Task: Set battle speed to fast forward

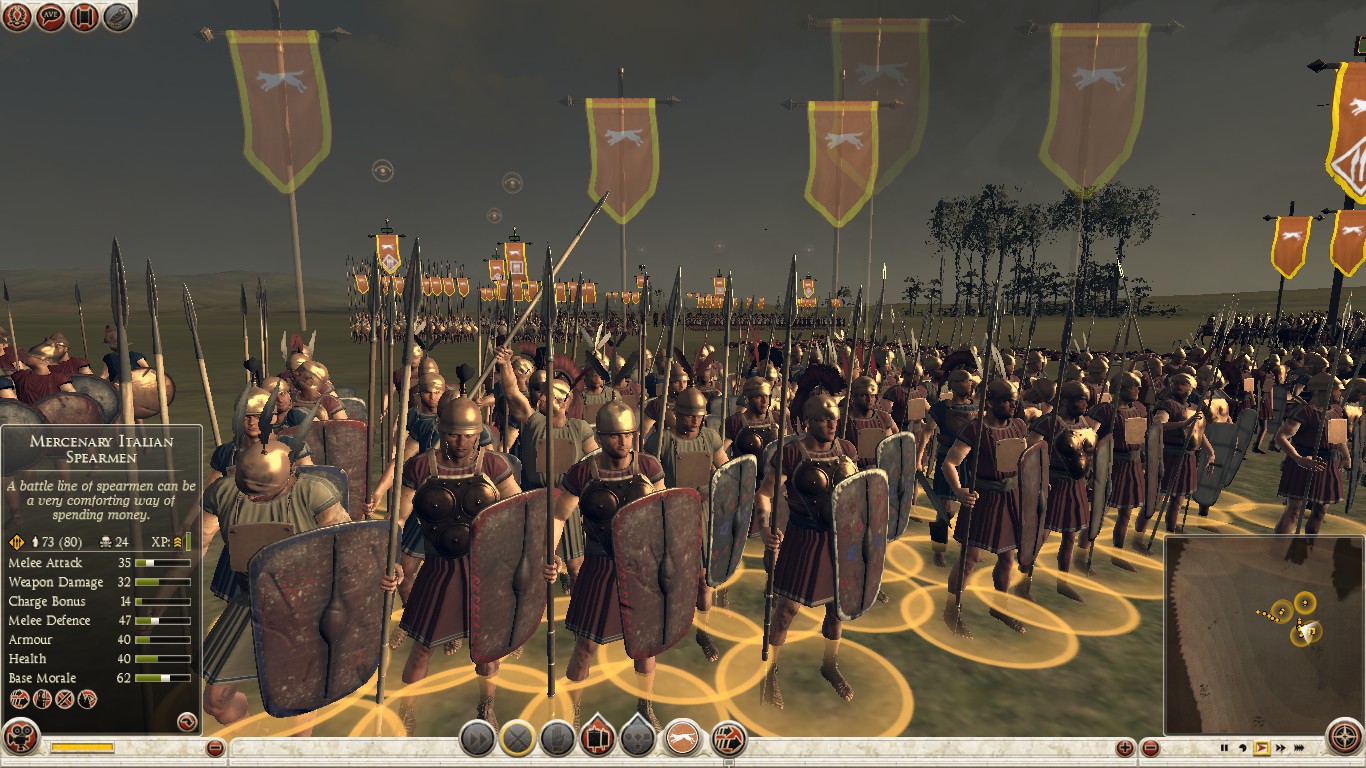Action: [1281, 747]
